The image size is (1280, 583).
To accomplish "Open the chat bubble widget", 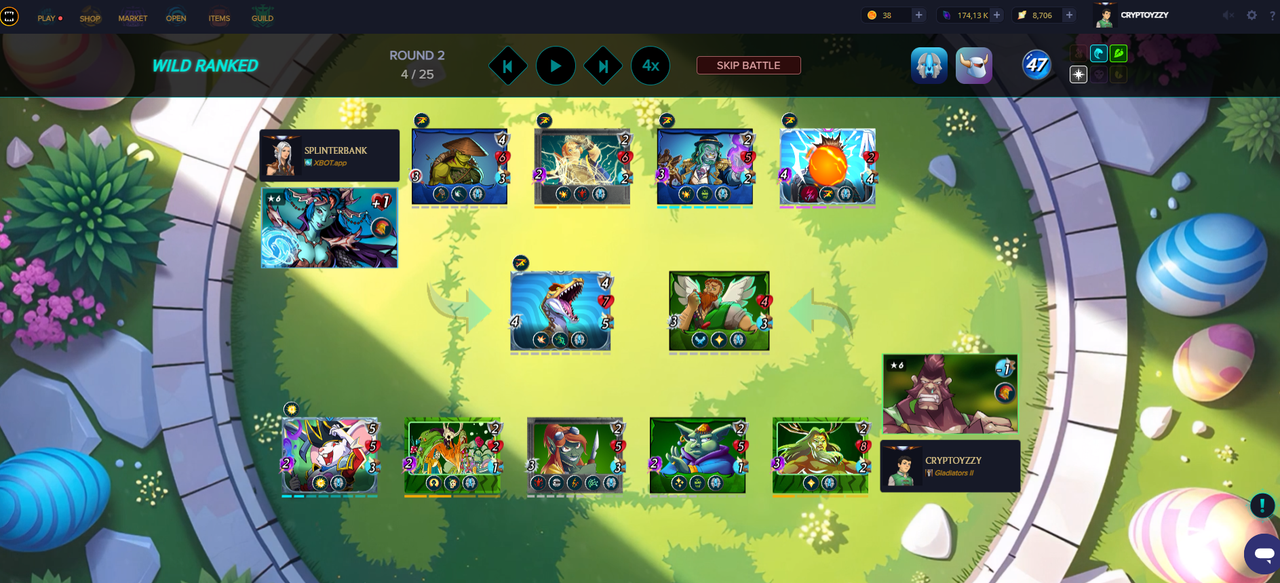I will (1260, 553).
